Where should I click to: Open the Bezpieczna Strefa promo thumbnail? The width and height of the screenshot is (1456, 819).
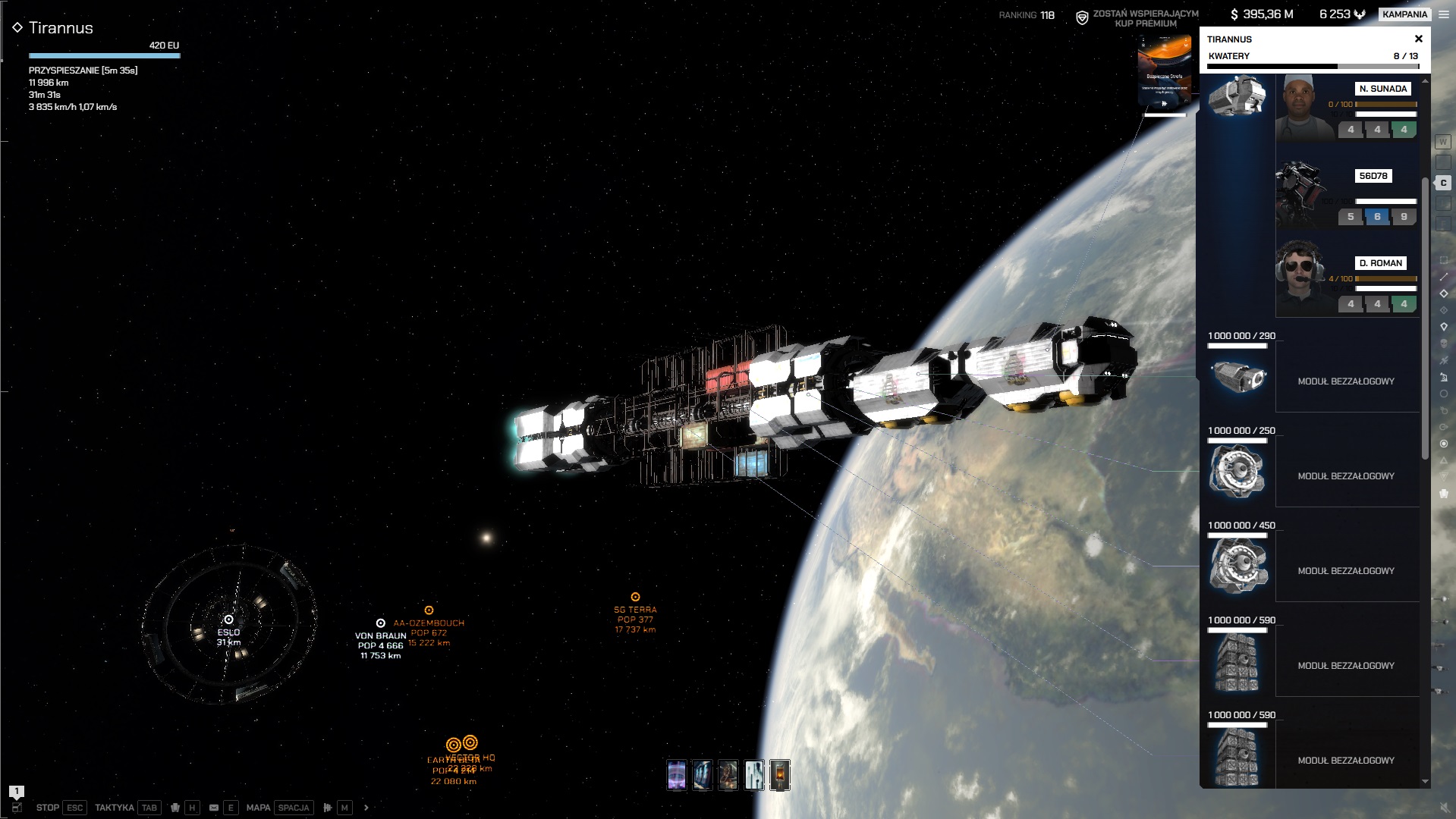[x=1164, y=74]
